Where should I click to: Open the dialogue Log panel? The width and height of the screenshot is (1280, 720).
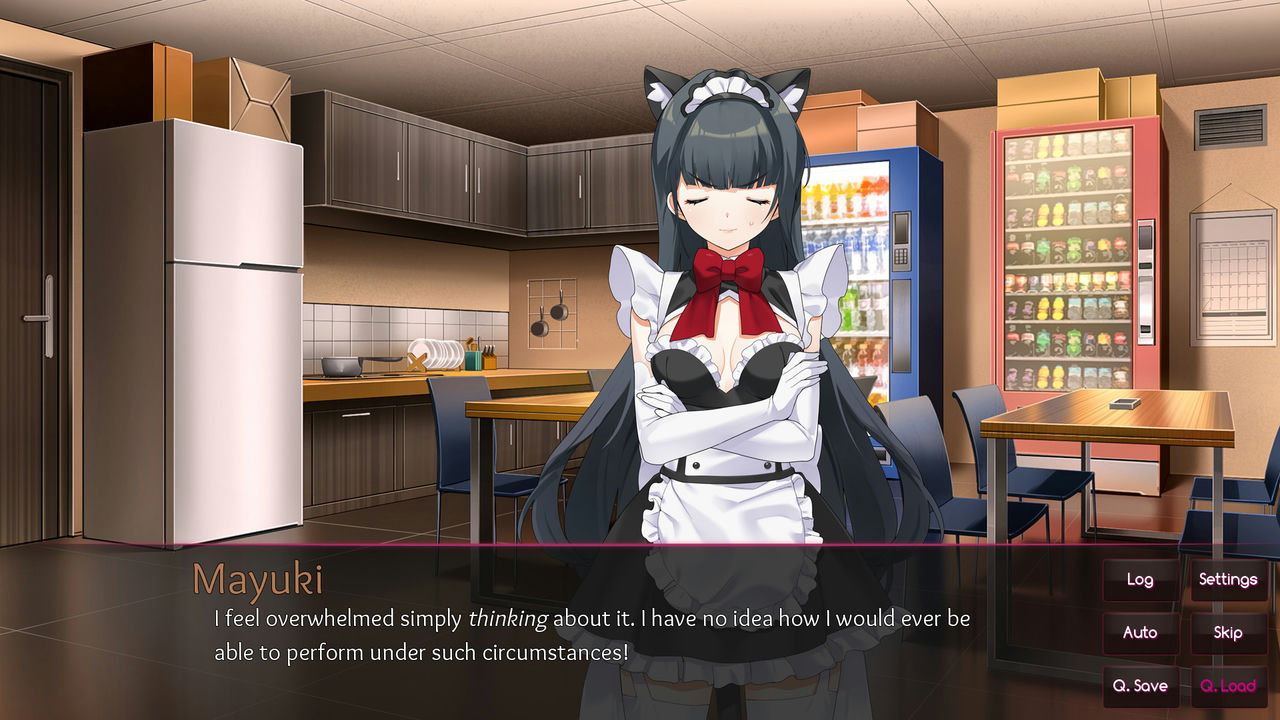coord(1140,580)
